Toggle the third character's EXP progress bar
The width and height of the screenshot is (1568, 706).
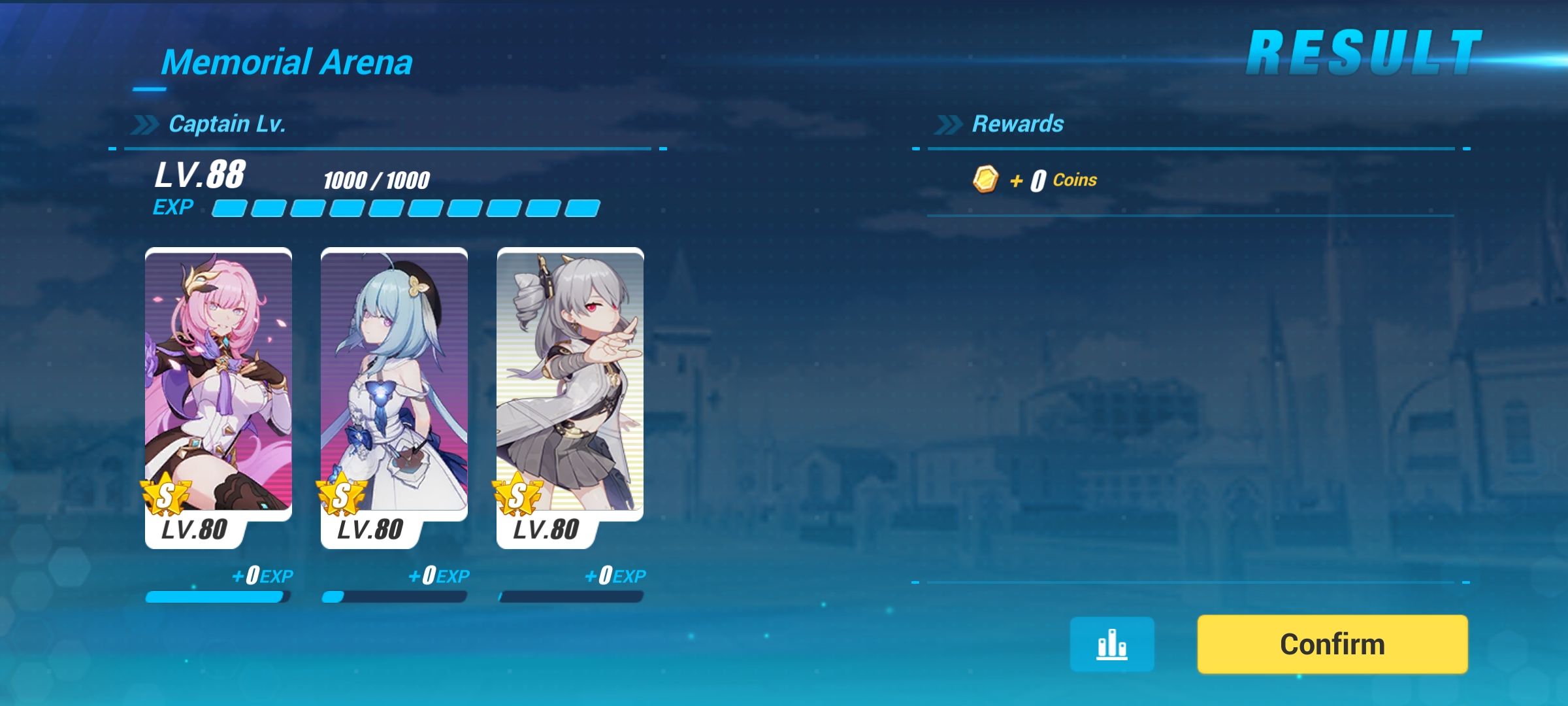570,596
